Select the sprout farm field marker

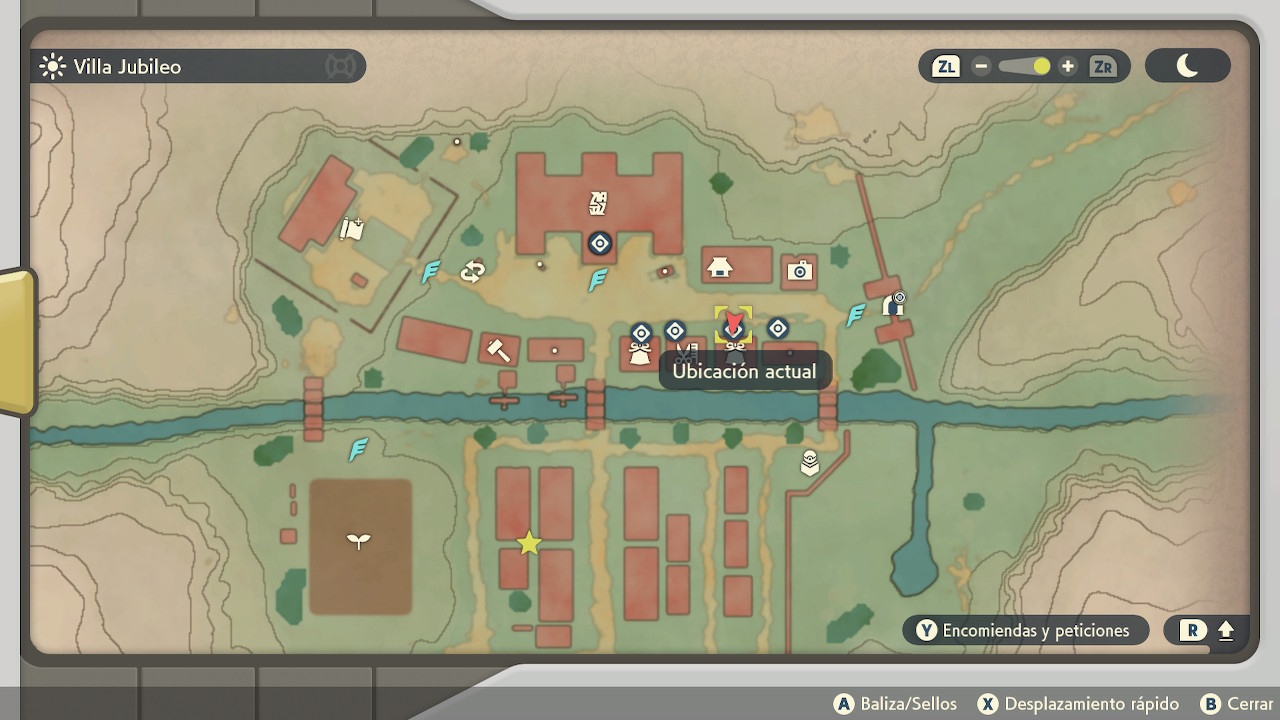[x=358, y=541]
